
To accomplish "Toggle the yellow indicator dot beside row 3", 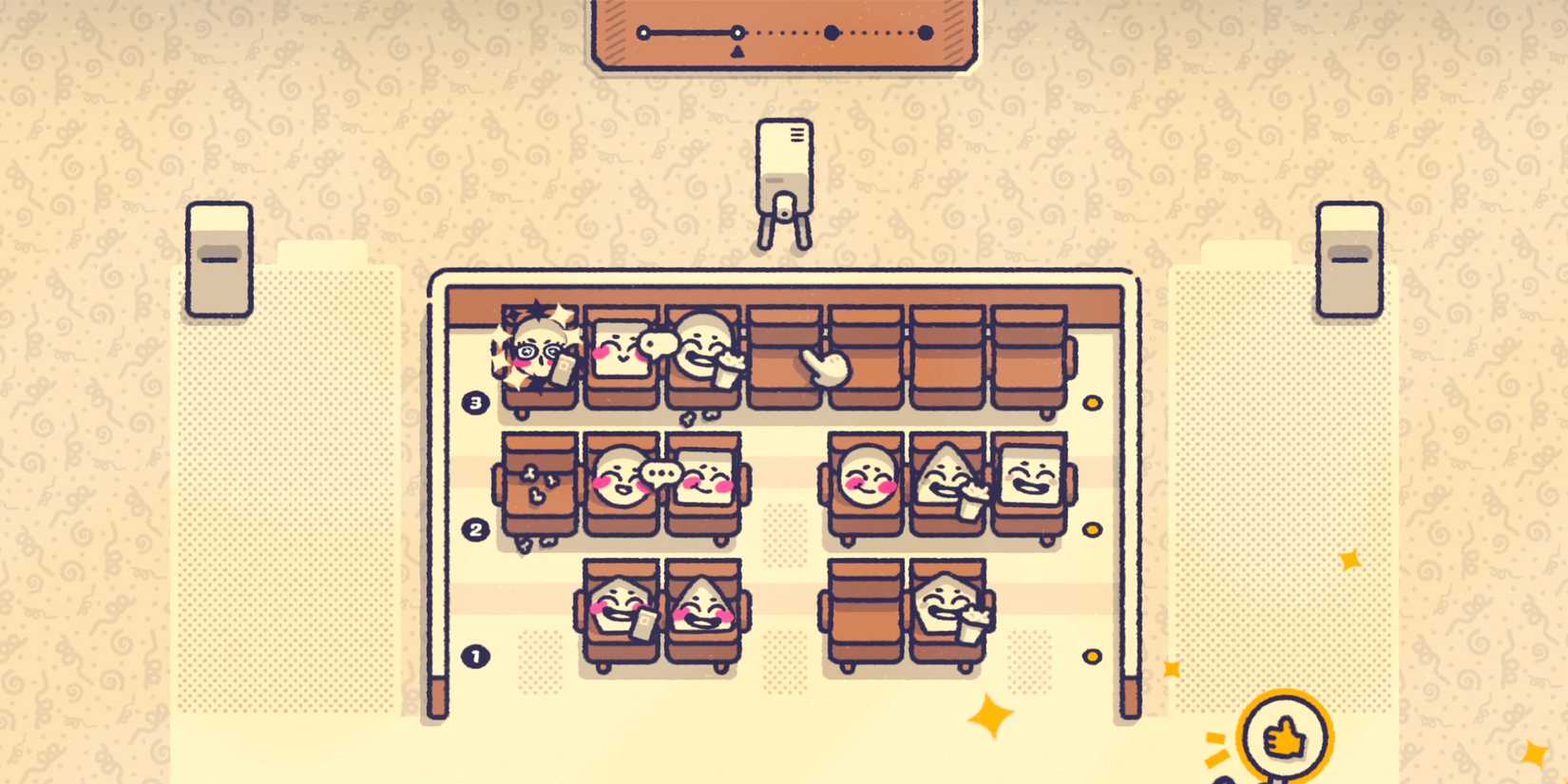I will point(1093,402).
